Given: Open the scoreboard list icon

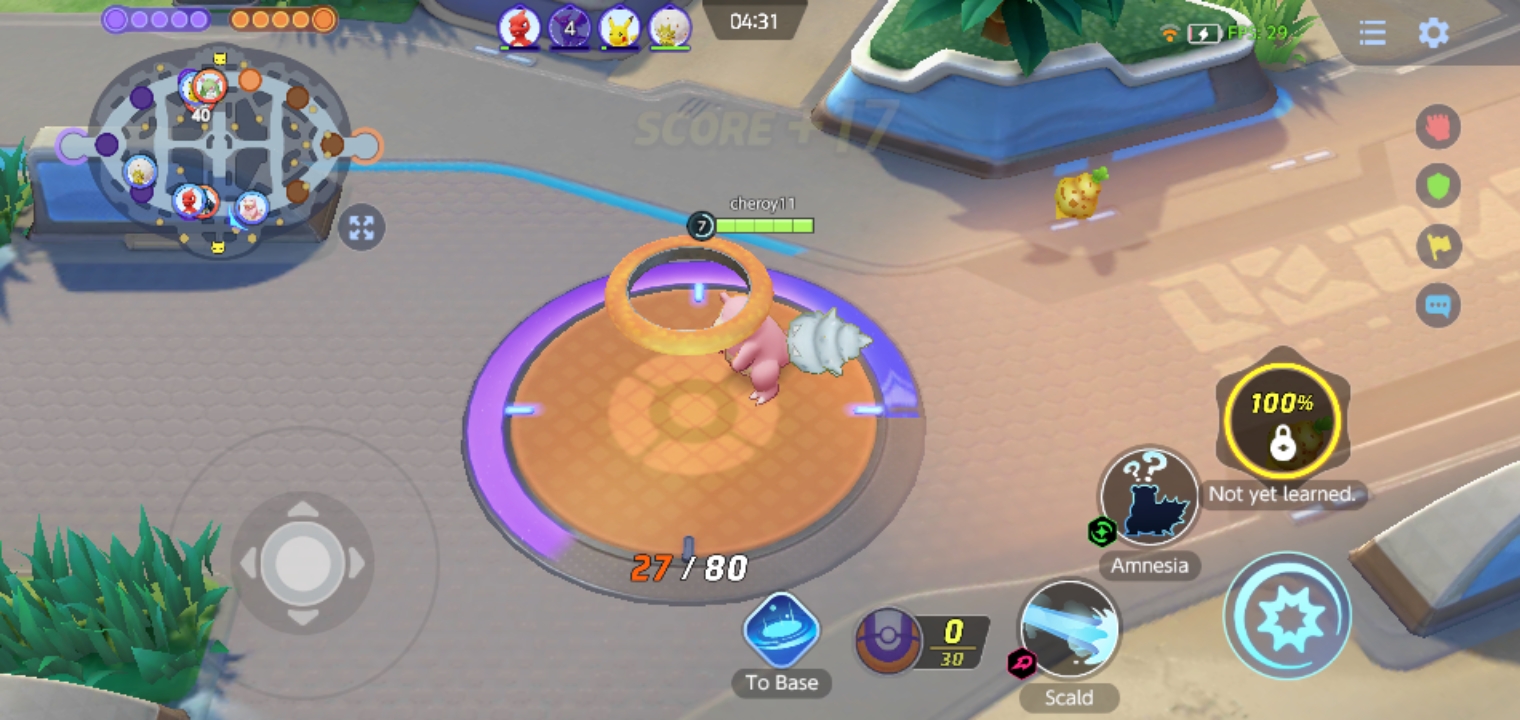Looking at the screenshot, I should coord(1372,33).
